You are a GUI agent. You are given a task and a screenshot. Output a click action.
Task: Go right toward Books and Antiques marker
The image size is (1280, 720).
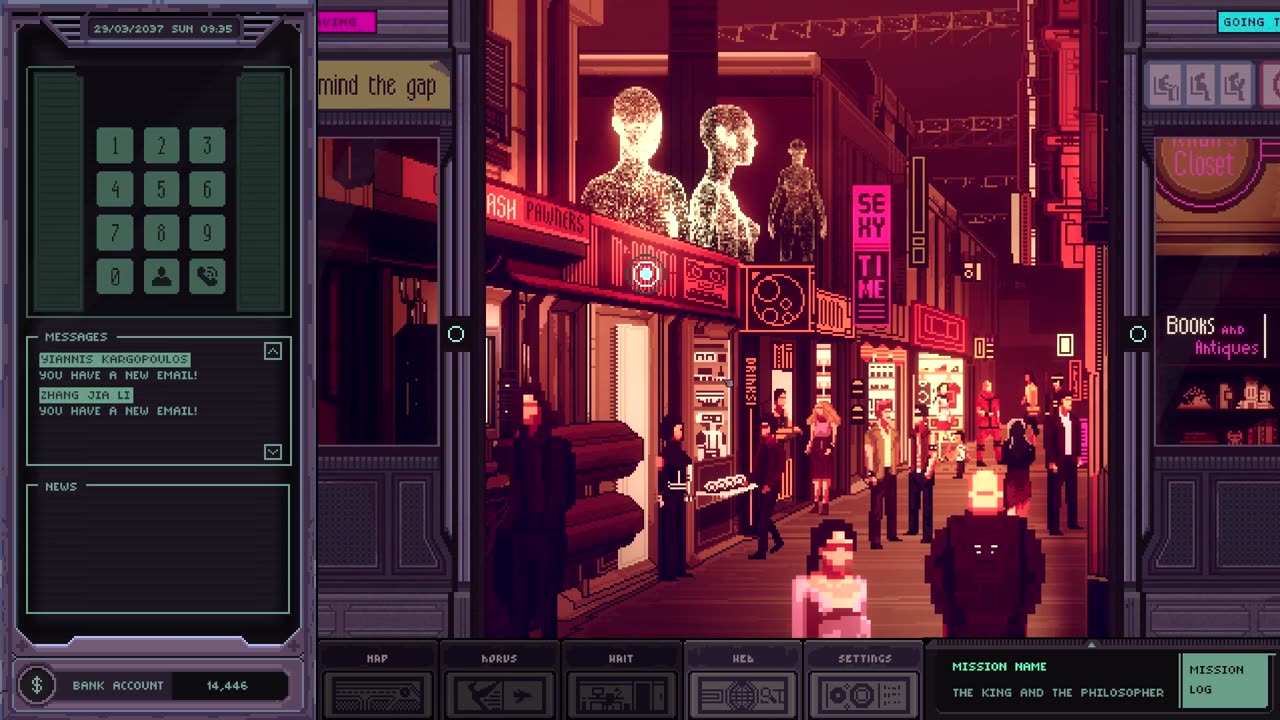[1138, 334]
